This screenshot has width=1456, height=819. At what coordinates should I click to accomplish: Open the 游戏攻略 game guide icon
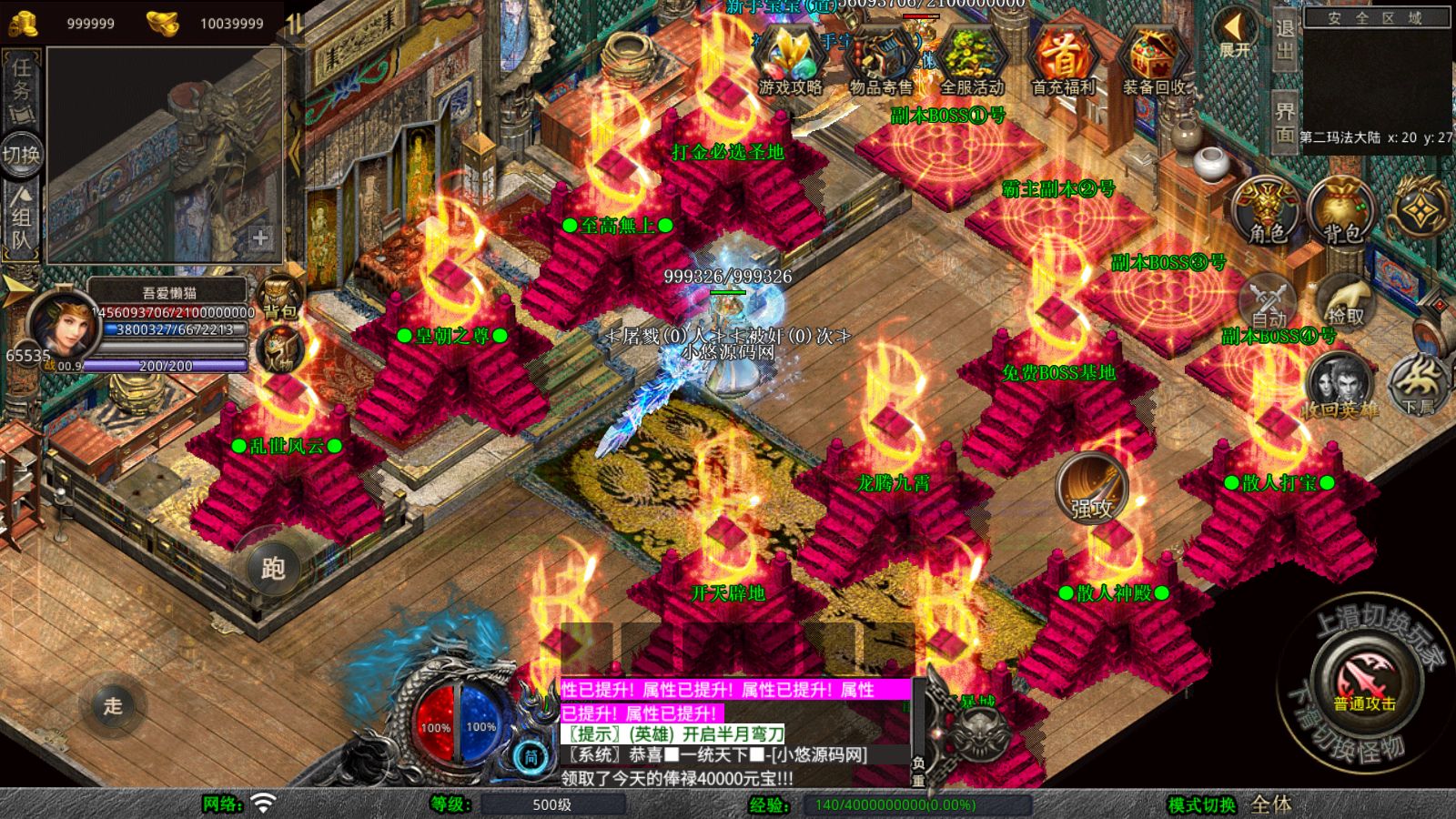(x=789, y=60)
